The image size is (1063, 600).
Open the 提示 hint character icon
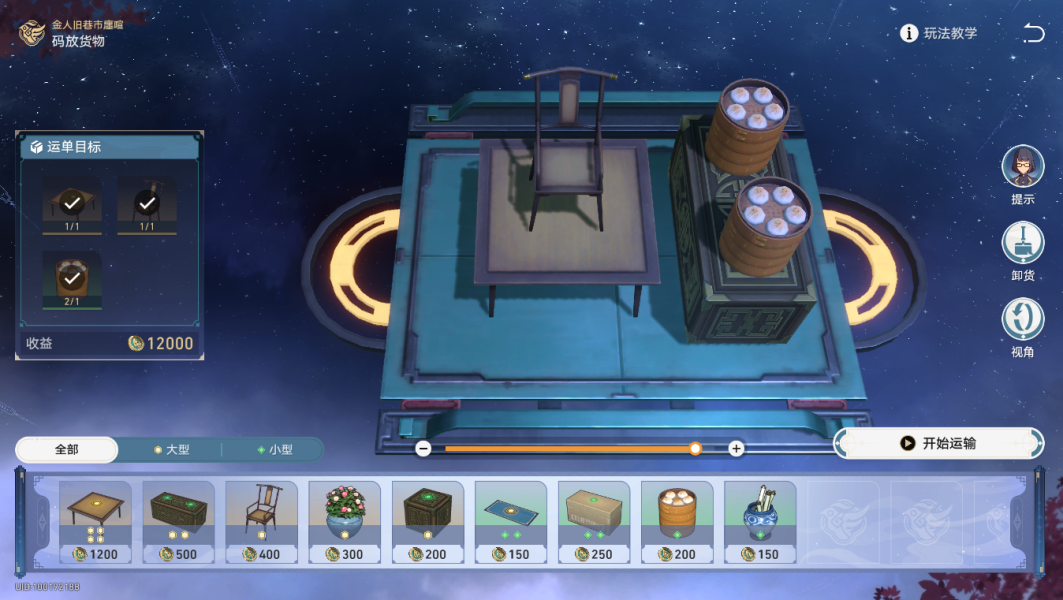coord(1022,166)
